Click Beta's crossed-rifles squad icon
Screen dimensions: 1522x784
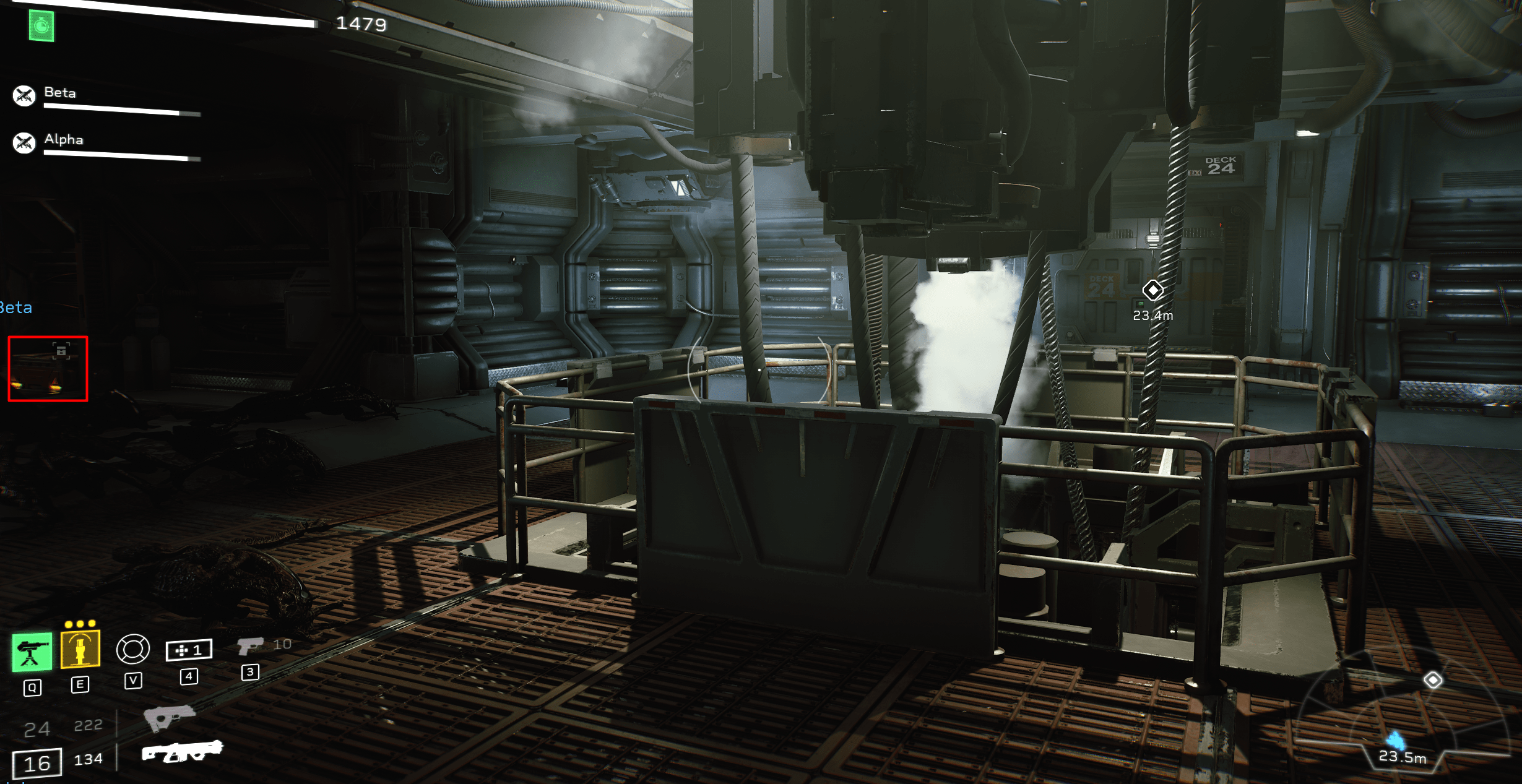24,93
